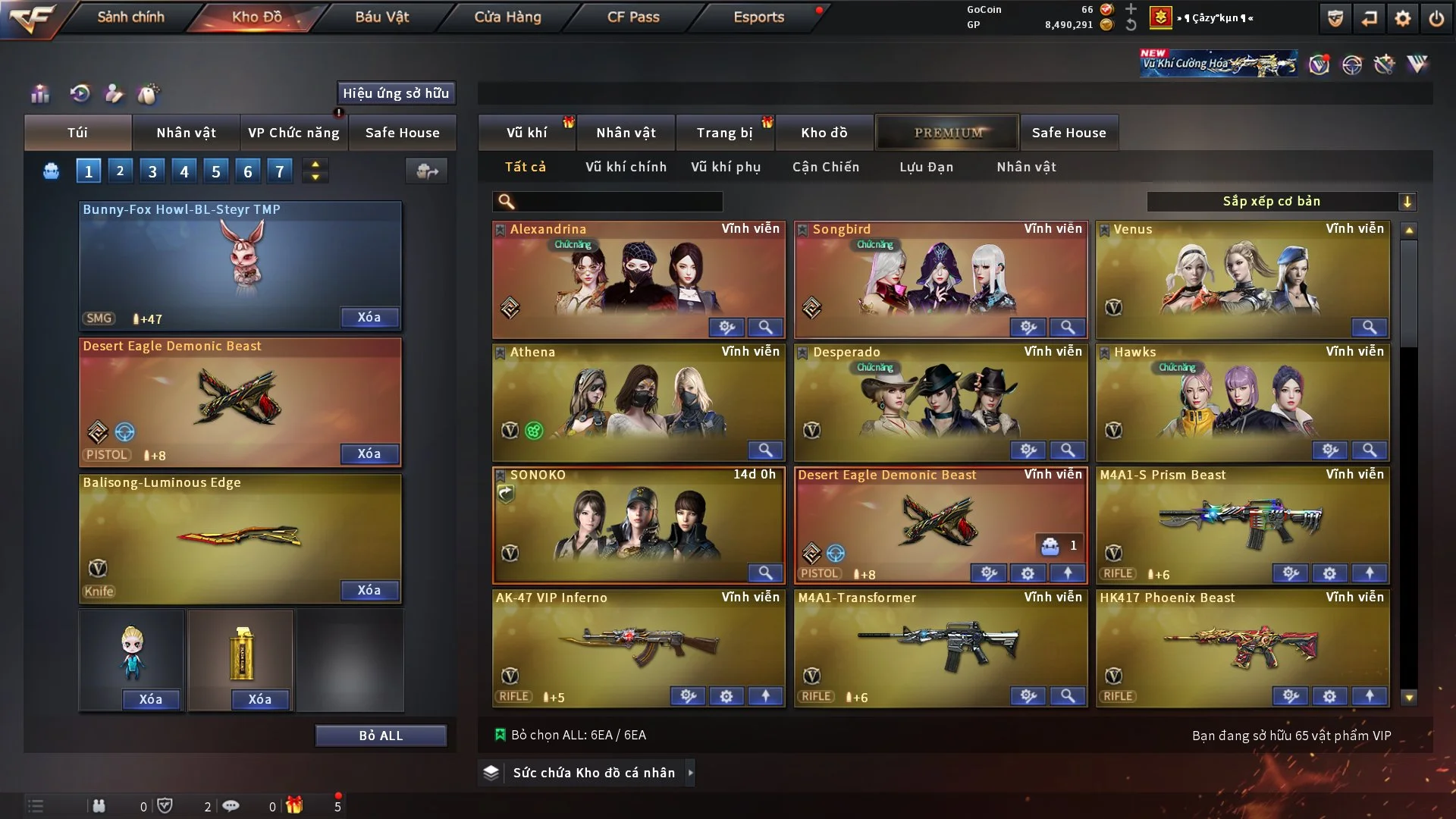The height and width of the screenshot is (819, 1456).
Task: Remove Bunny-Fox Howl-BL-Steyr TMP with Xóa
Action: tap(369, 317)
